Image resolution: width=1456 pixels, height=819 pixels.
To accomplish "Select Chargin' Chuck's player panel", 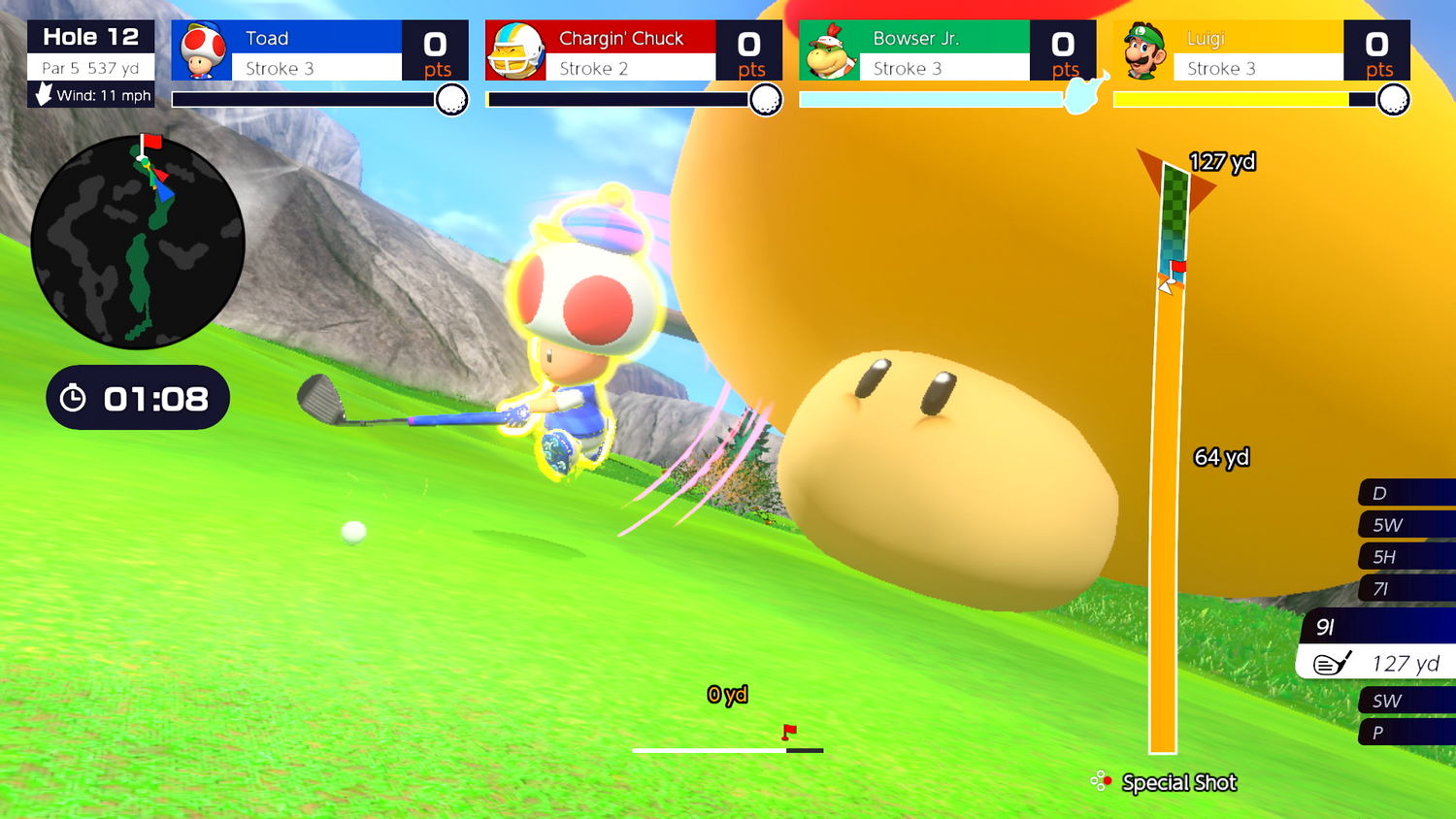I will [x=633, y=50].
